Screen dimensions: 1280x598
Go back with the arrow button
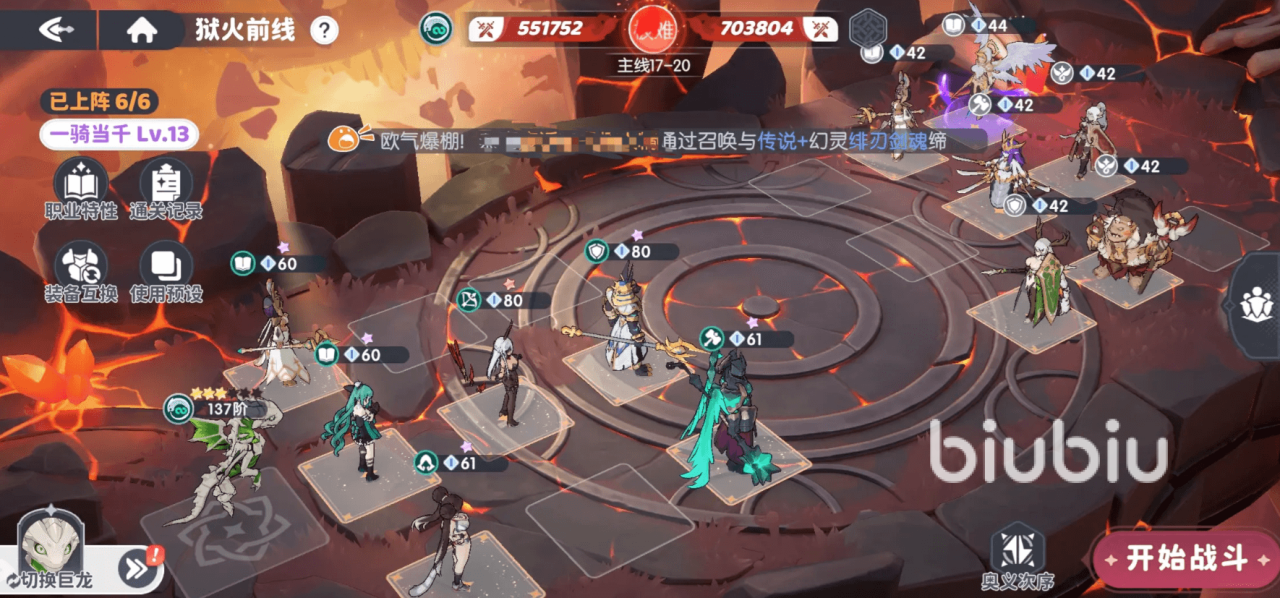[x=56, y=30]
